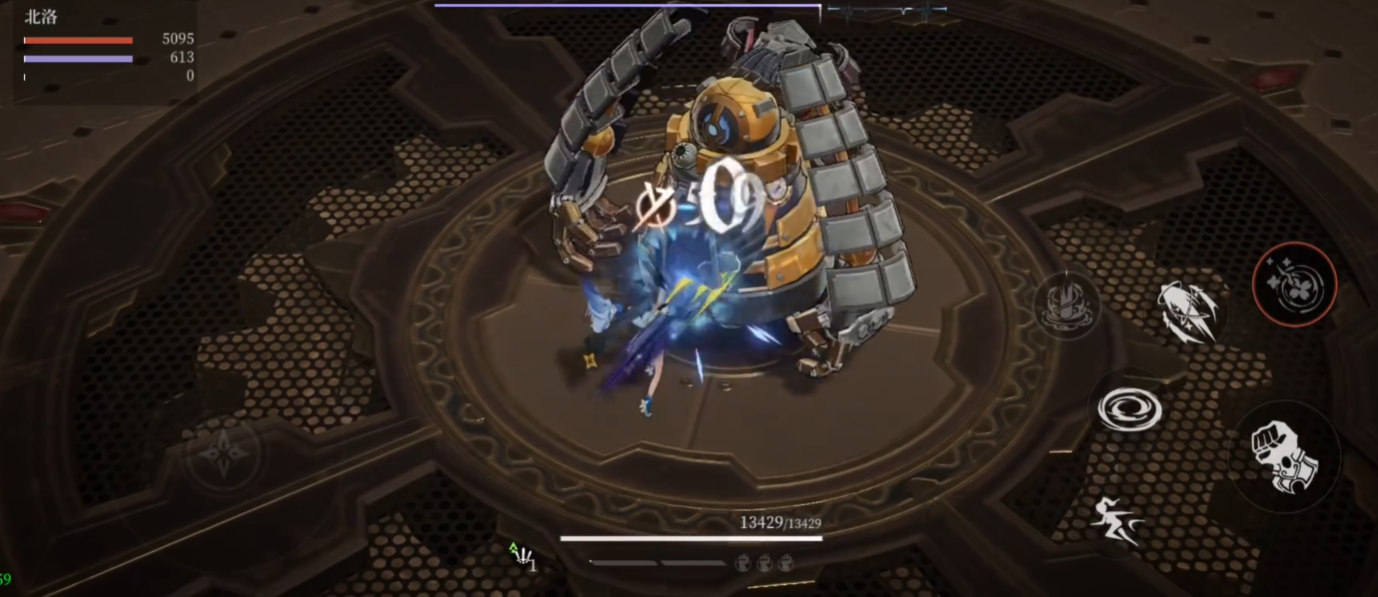Activate the dimmed pillar burst skill
This screenshot has height=597, width=1378.
click(x=1067, y=304)
